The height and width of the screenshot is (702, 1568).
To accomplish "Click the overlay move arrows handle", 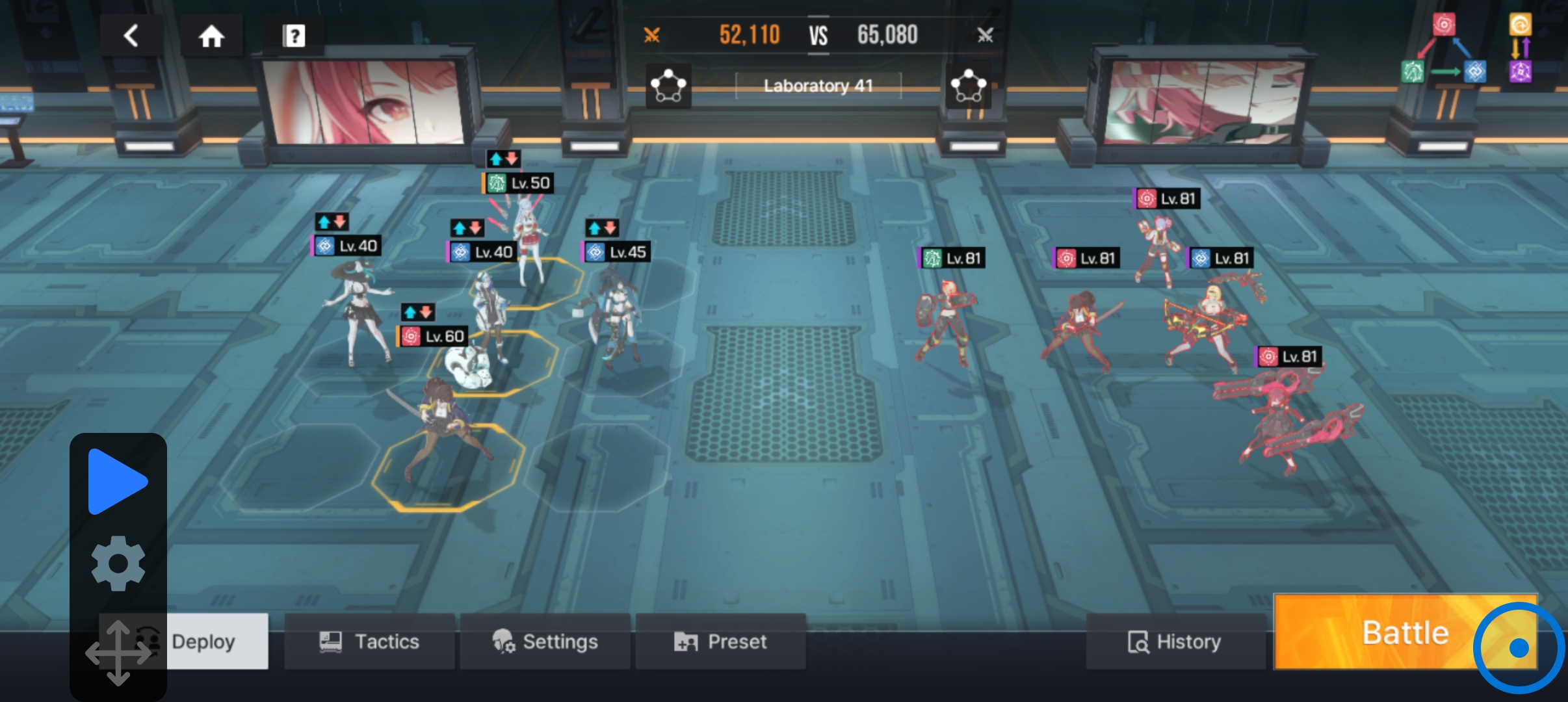I will coord(118,653).
